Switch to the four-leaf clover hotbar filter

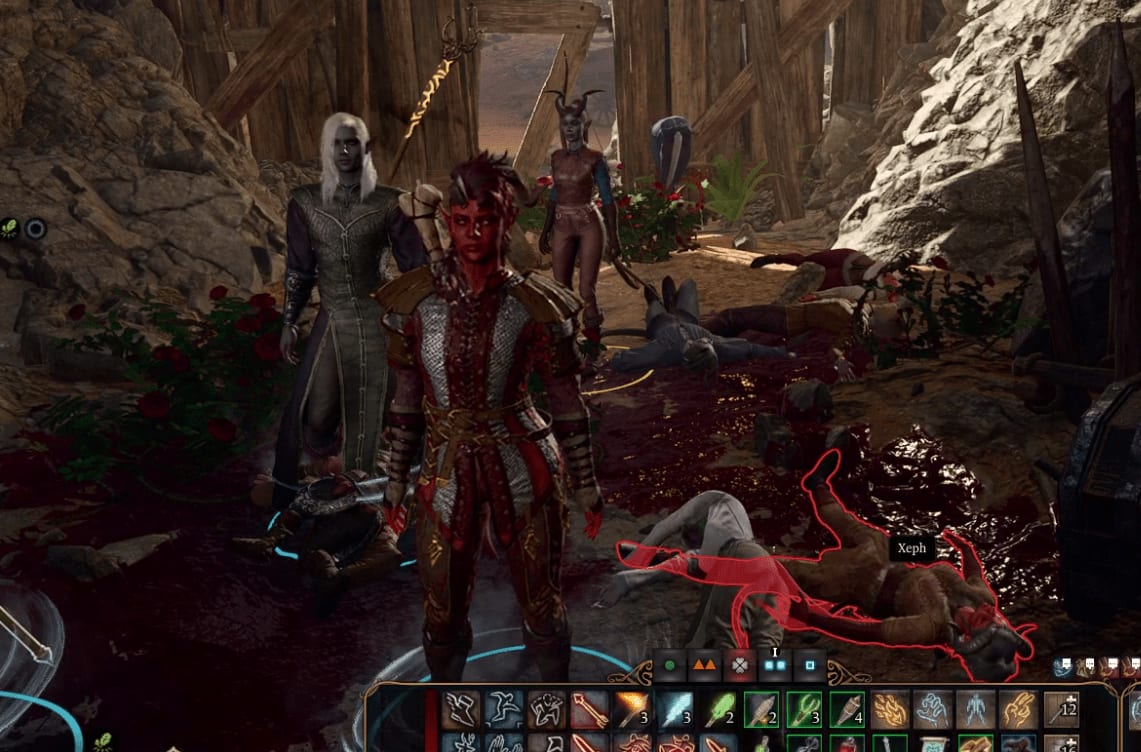tap(738, 664)
